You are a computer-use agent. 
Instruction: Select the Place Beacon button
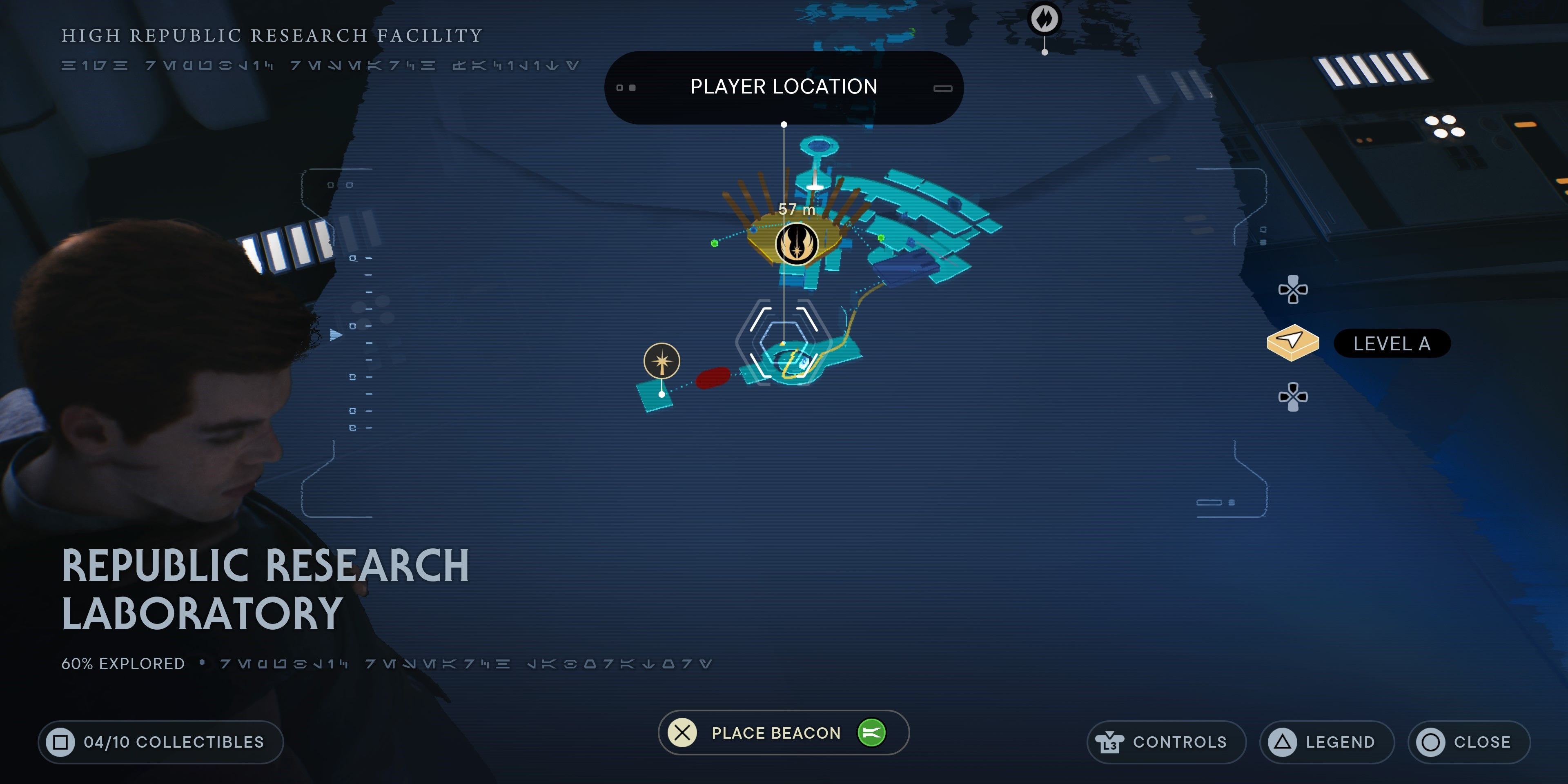pos(783,732)
